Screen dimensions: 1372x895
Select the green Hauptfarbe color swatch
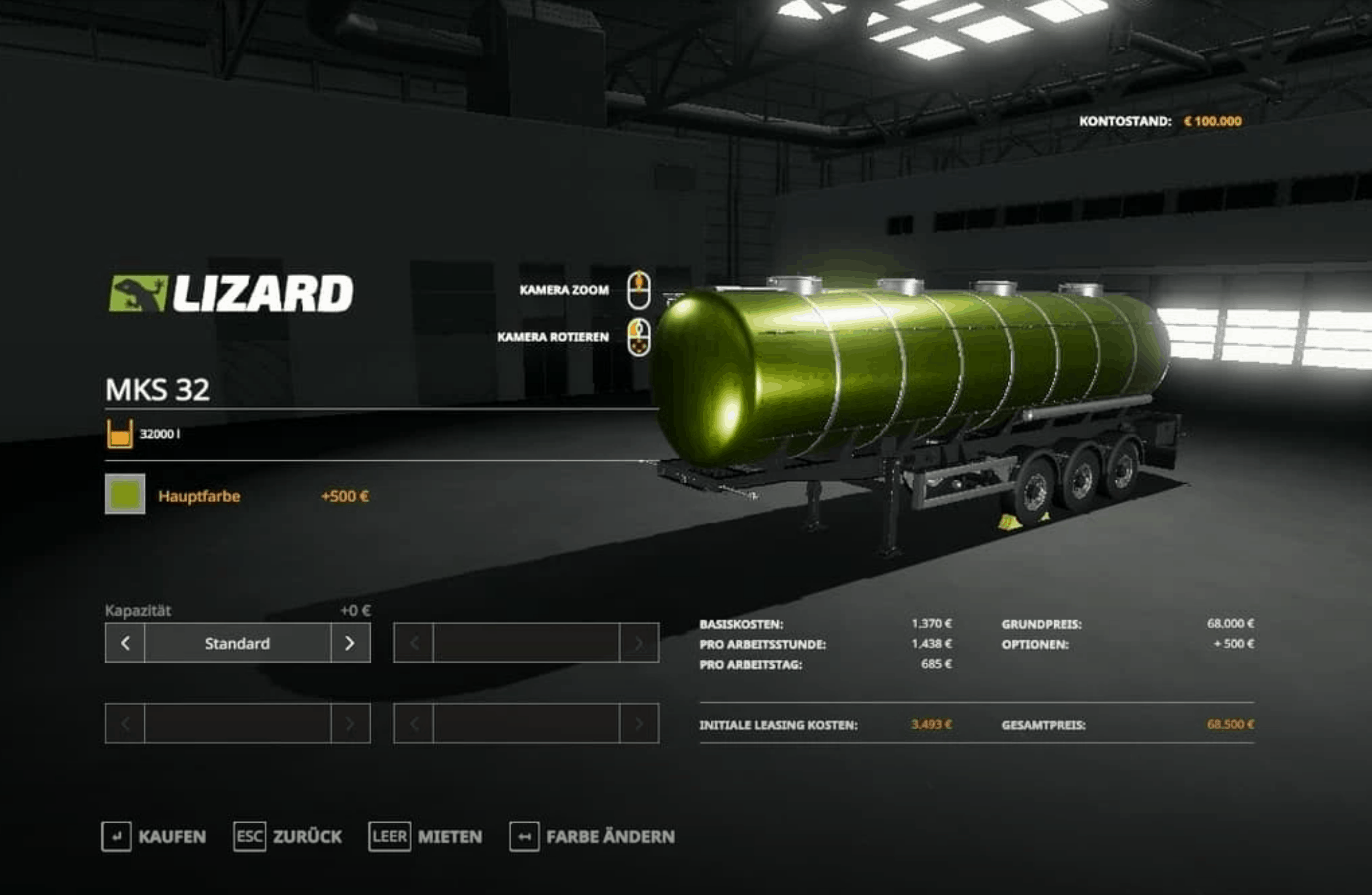125,494
